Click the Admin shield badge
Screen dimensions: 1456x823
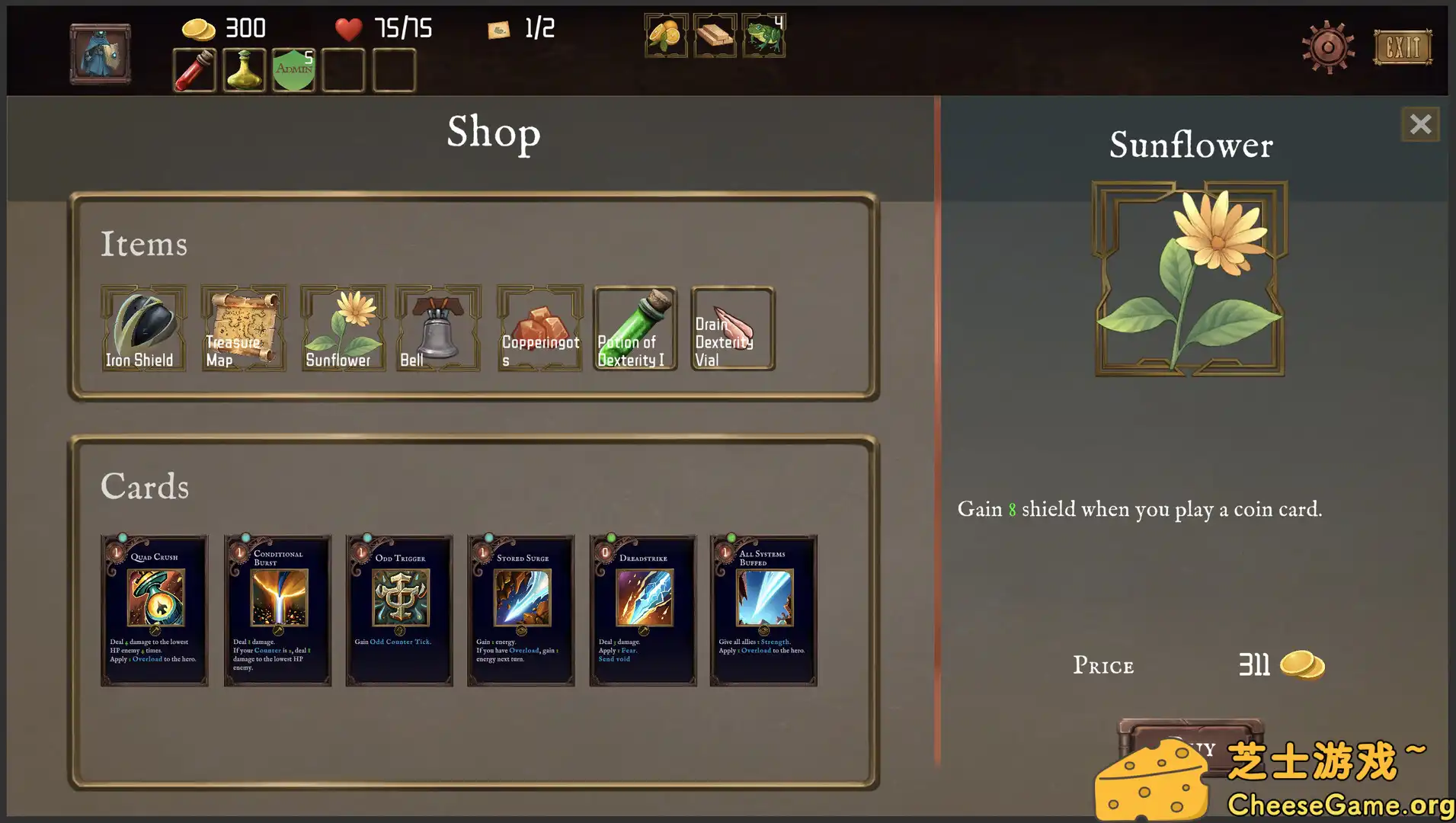293,70
